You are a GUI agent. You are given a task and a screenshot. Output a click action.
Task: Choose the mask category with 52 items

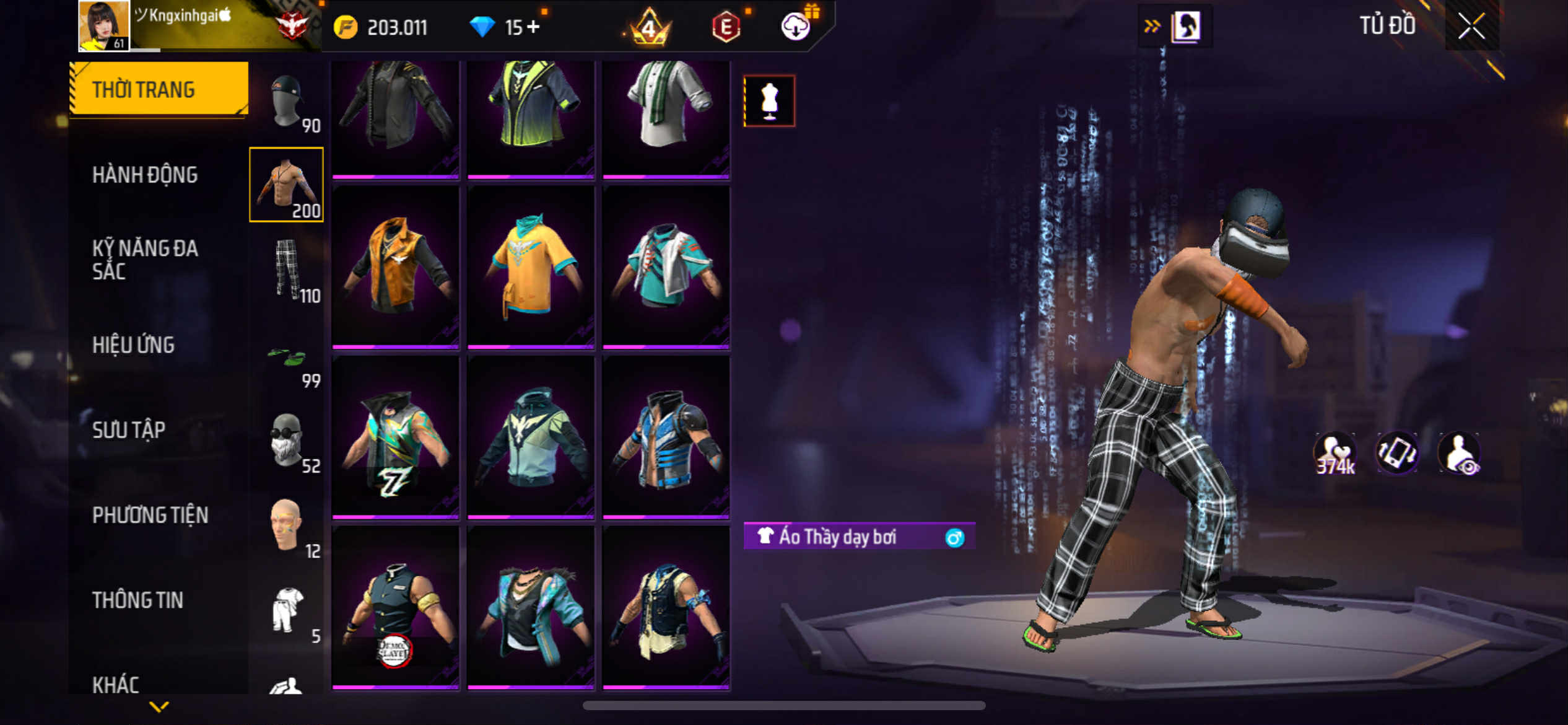(x=287, y=440)
